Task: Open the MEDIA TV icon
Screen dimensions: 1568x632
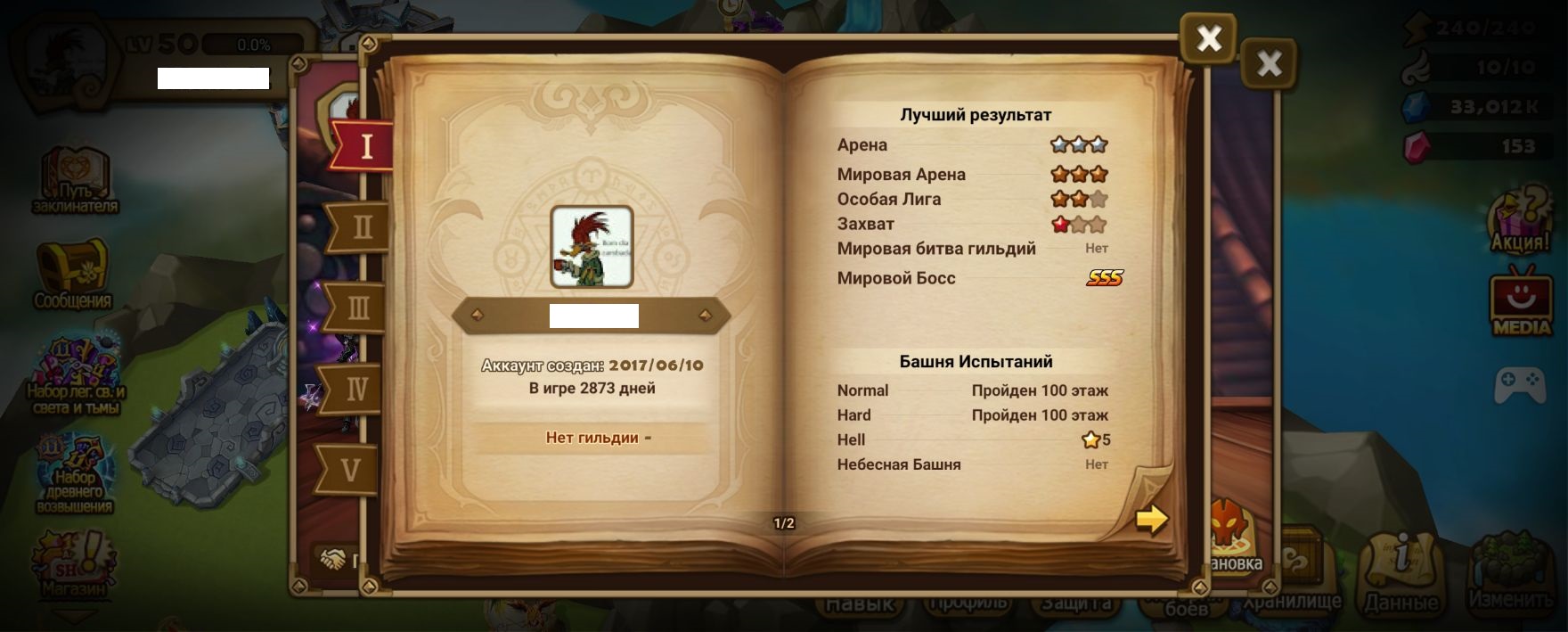Action: pyautogui.click(x=1521, y=303)
